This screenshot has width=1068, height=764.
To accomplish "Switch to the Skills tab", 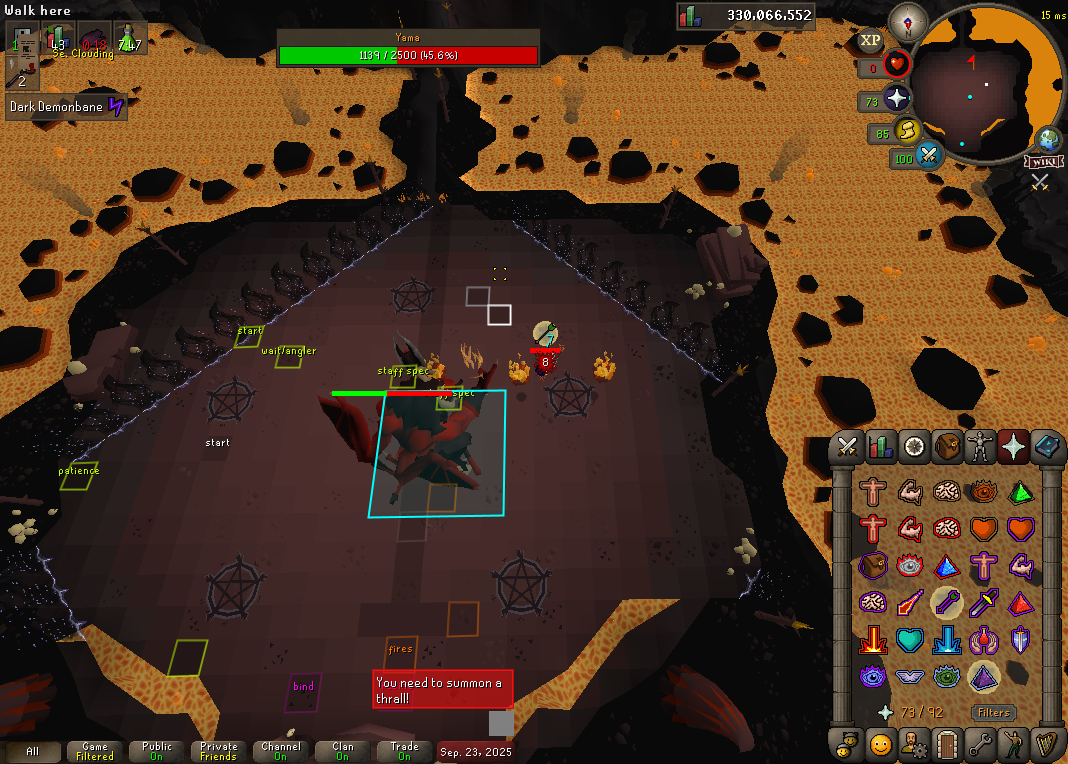I will coord(881,447).
